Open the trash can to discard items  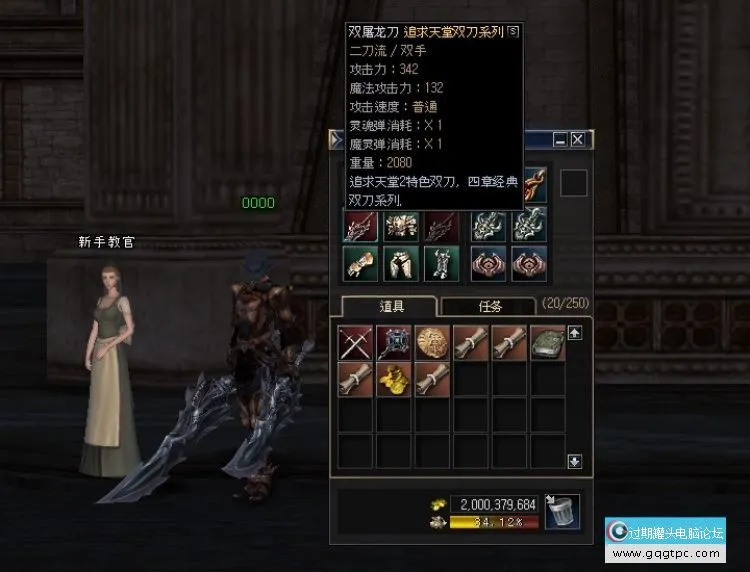(x=563, y=511)
